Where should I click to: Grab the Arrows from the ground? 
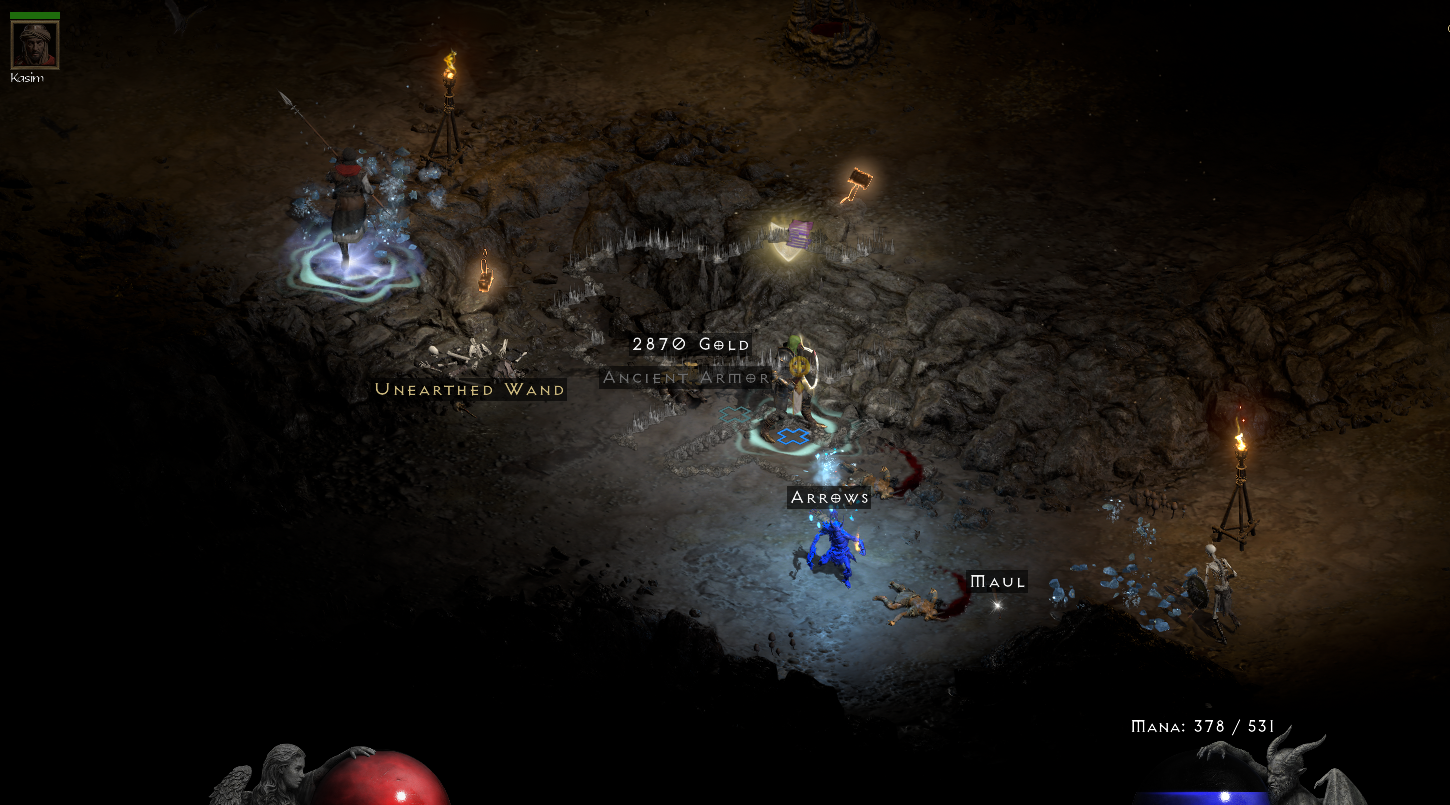828,497
